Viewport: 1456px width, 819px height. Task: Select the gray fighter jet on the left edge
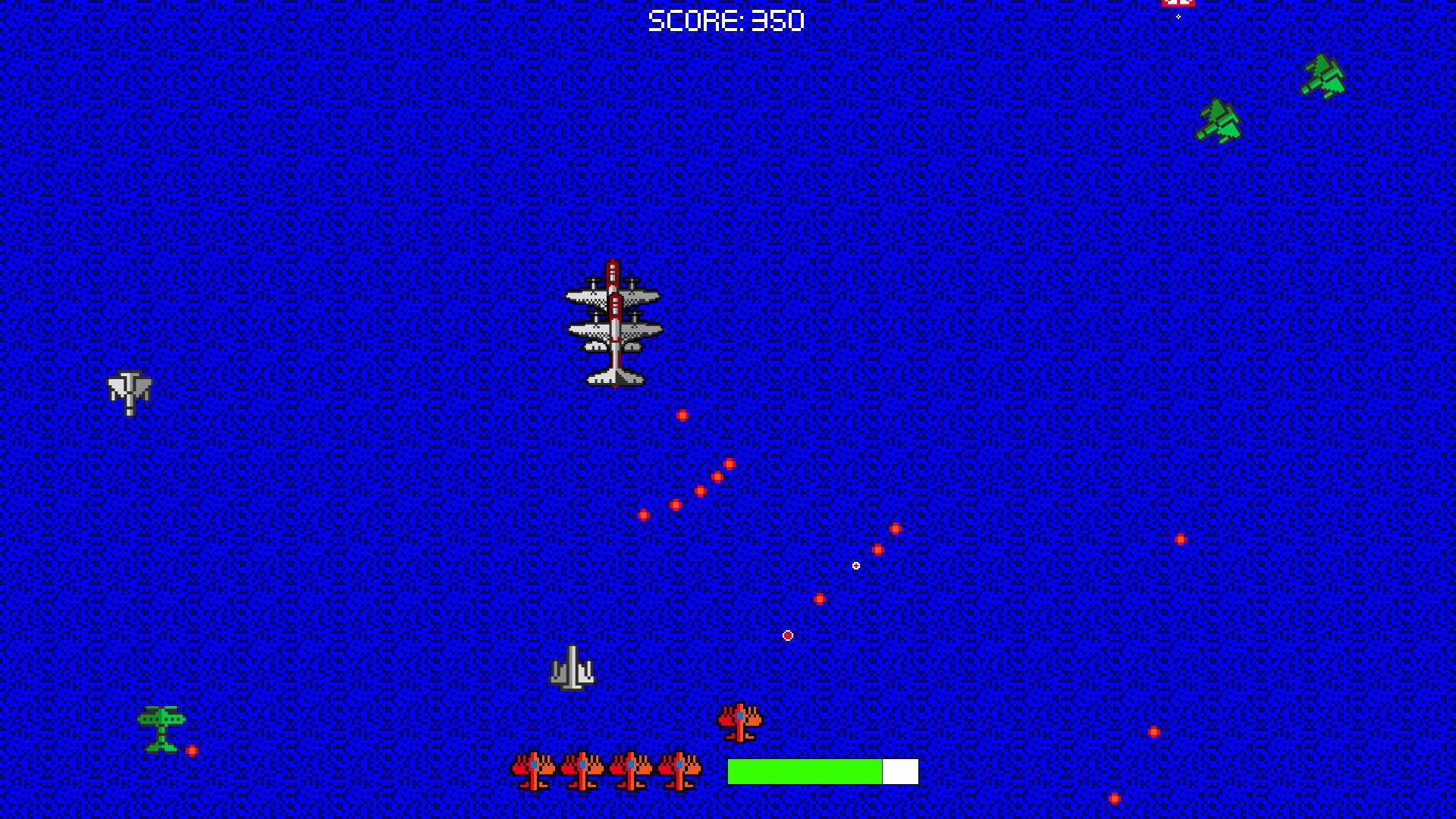click(129, 394)
